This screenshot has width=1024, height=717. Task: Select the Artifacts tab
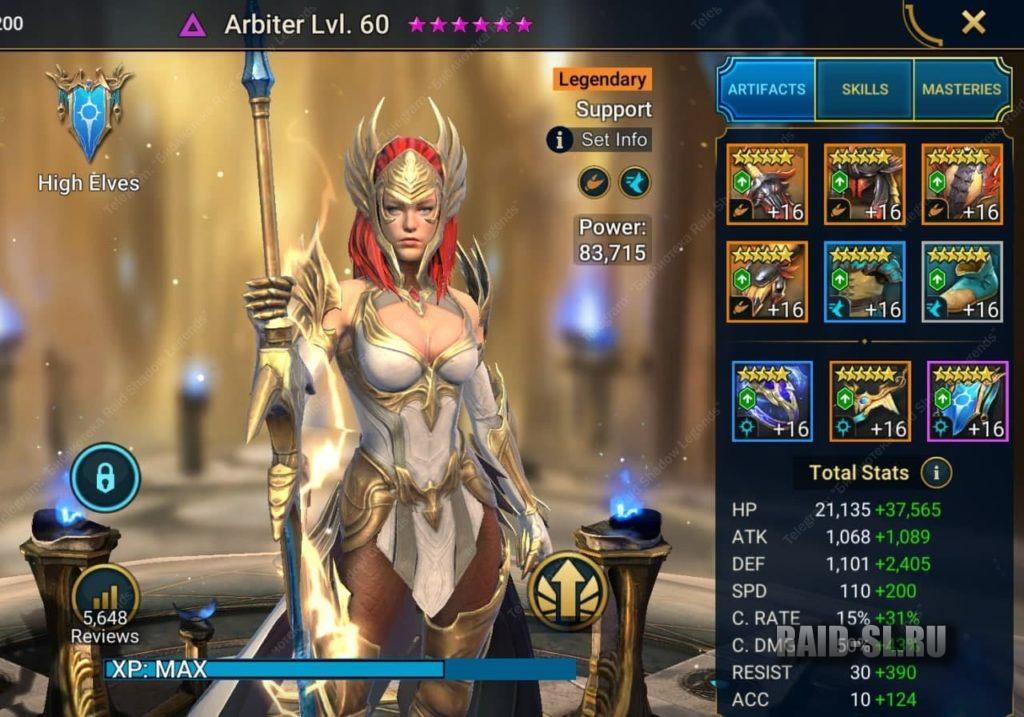click(767, 89)
